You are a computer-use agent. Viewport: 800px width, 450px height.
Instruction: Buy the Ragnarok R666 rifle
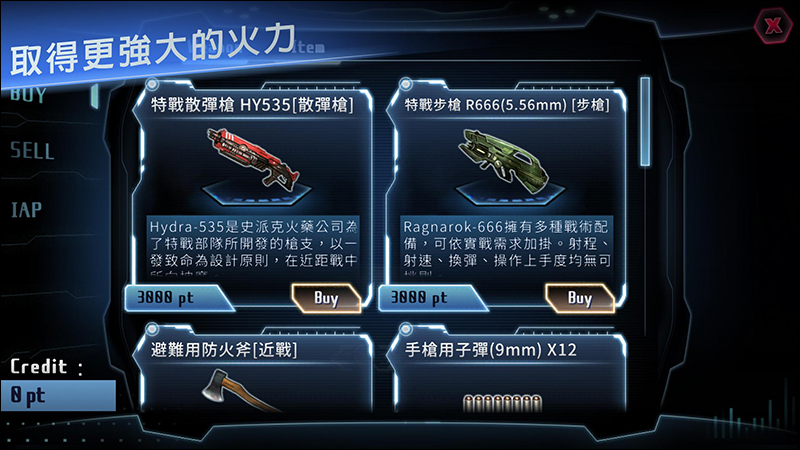coord(579,297)
